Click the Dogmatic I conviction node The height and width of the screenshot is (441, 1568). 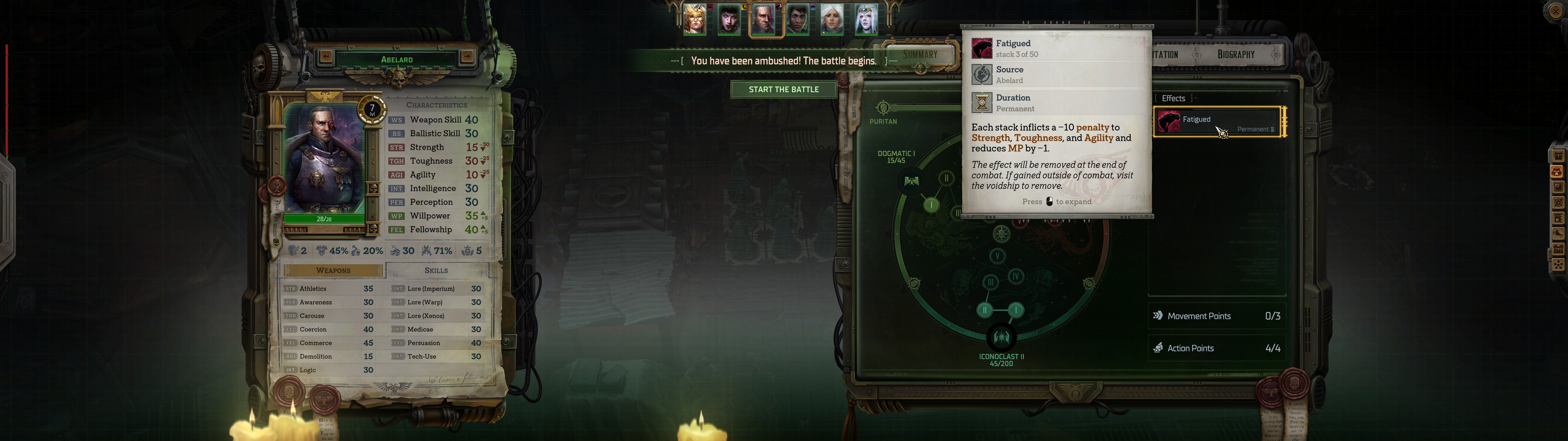click(911, 181)
